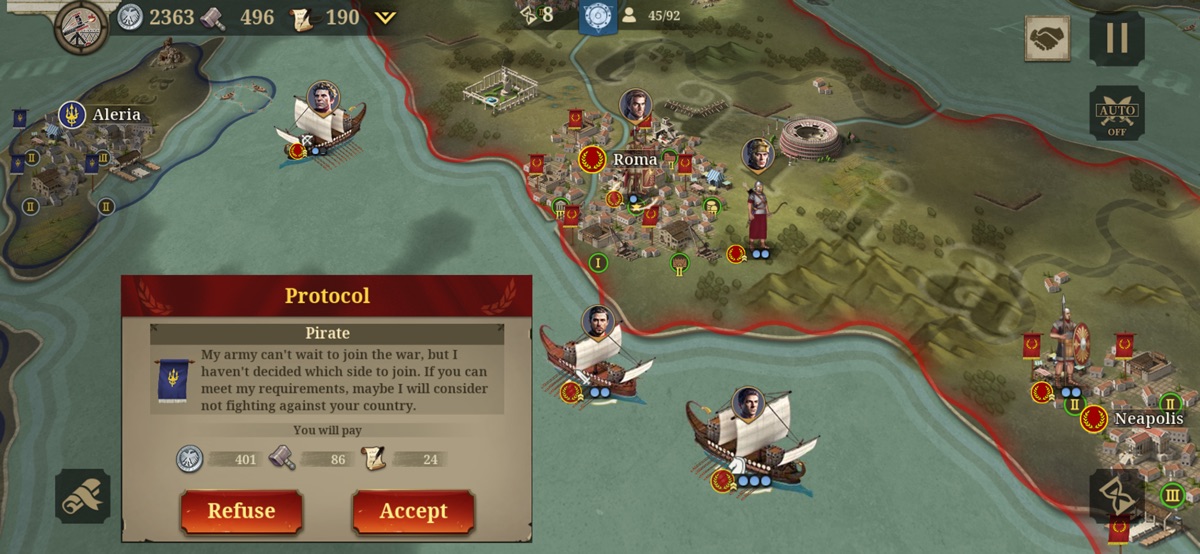Refuse the Pirate protocol demand
This screenshot has height=554, width=1200.
241,511
